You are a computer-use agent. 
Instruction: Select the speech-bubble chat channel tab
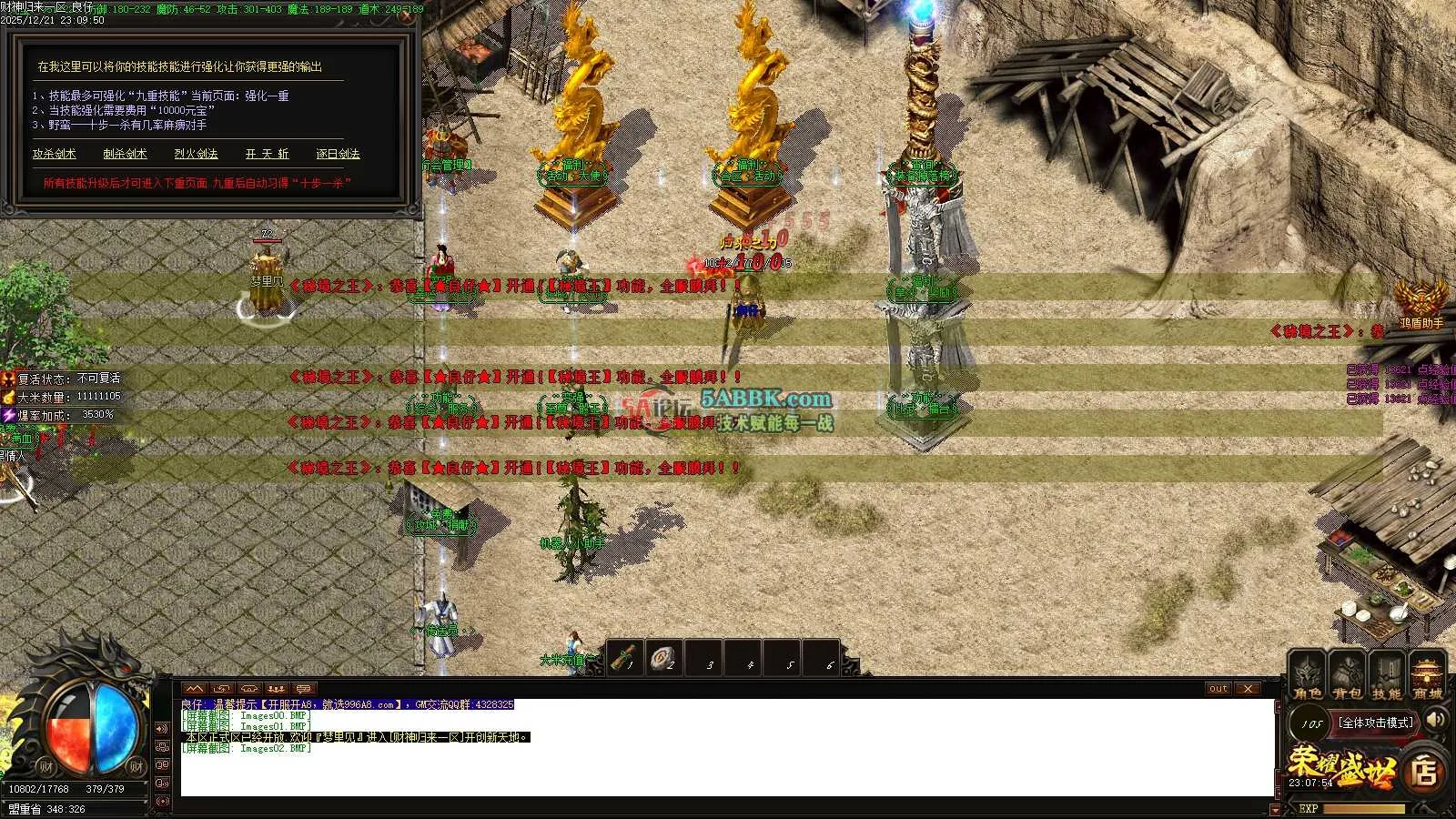pyautogui.click(x=303, y=689)
